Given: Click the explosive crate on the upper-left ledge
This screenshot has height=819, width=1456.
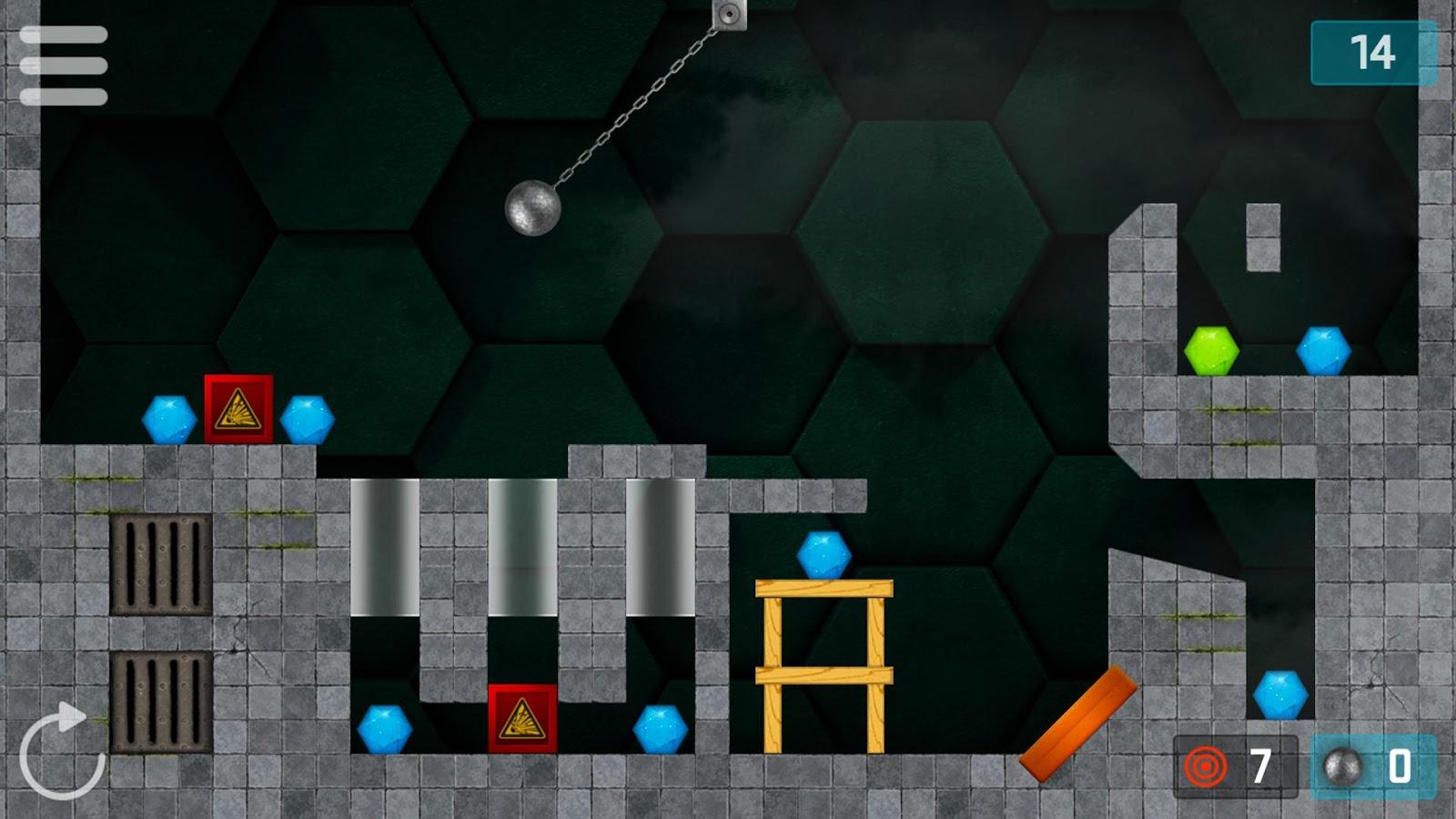Looking at the screenshot, I should (237, 409).
